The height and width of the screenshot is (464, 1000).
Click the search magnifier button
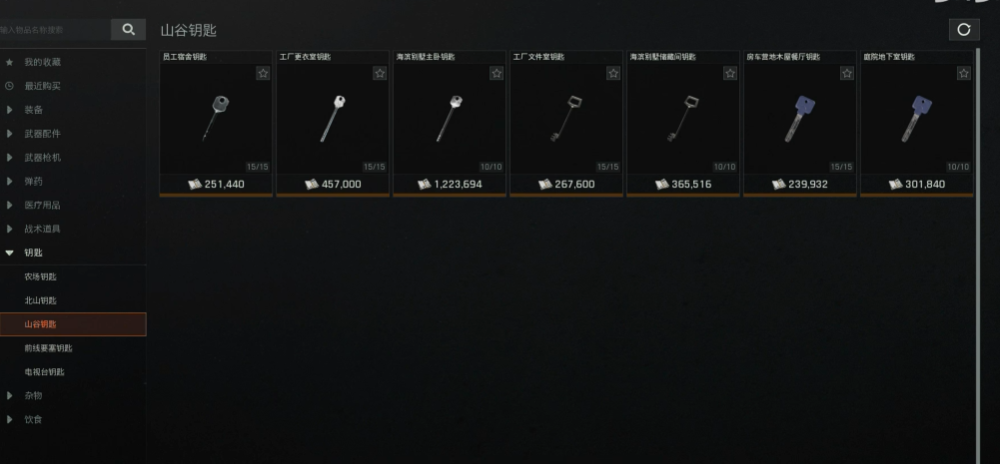point(127,30)
